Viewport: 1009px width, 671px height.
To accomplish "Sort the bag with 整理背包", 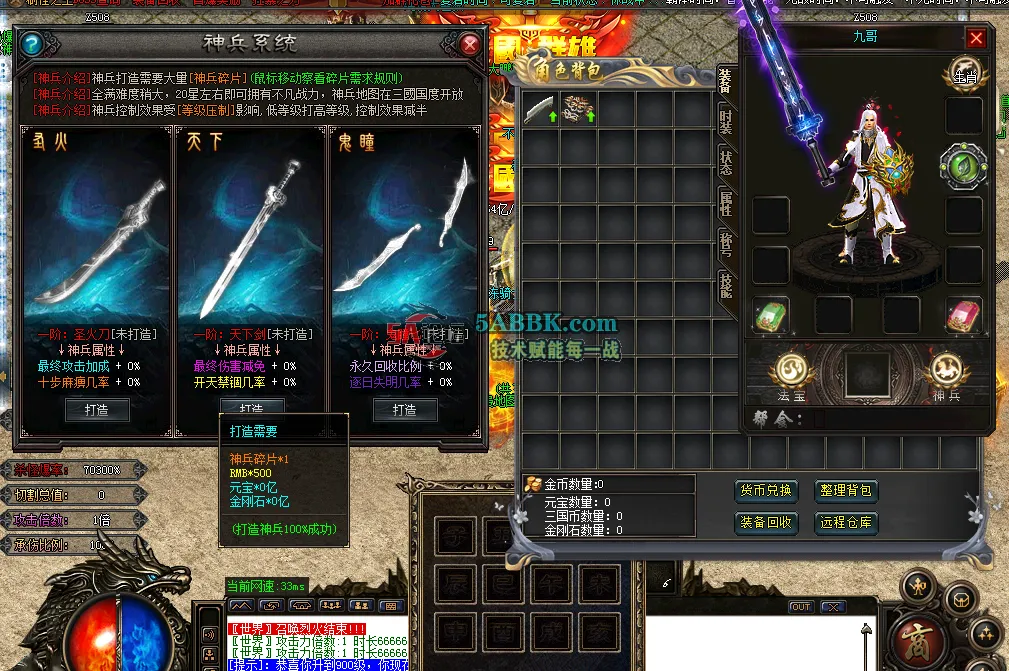I will (846, 491).
